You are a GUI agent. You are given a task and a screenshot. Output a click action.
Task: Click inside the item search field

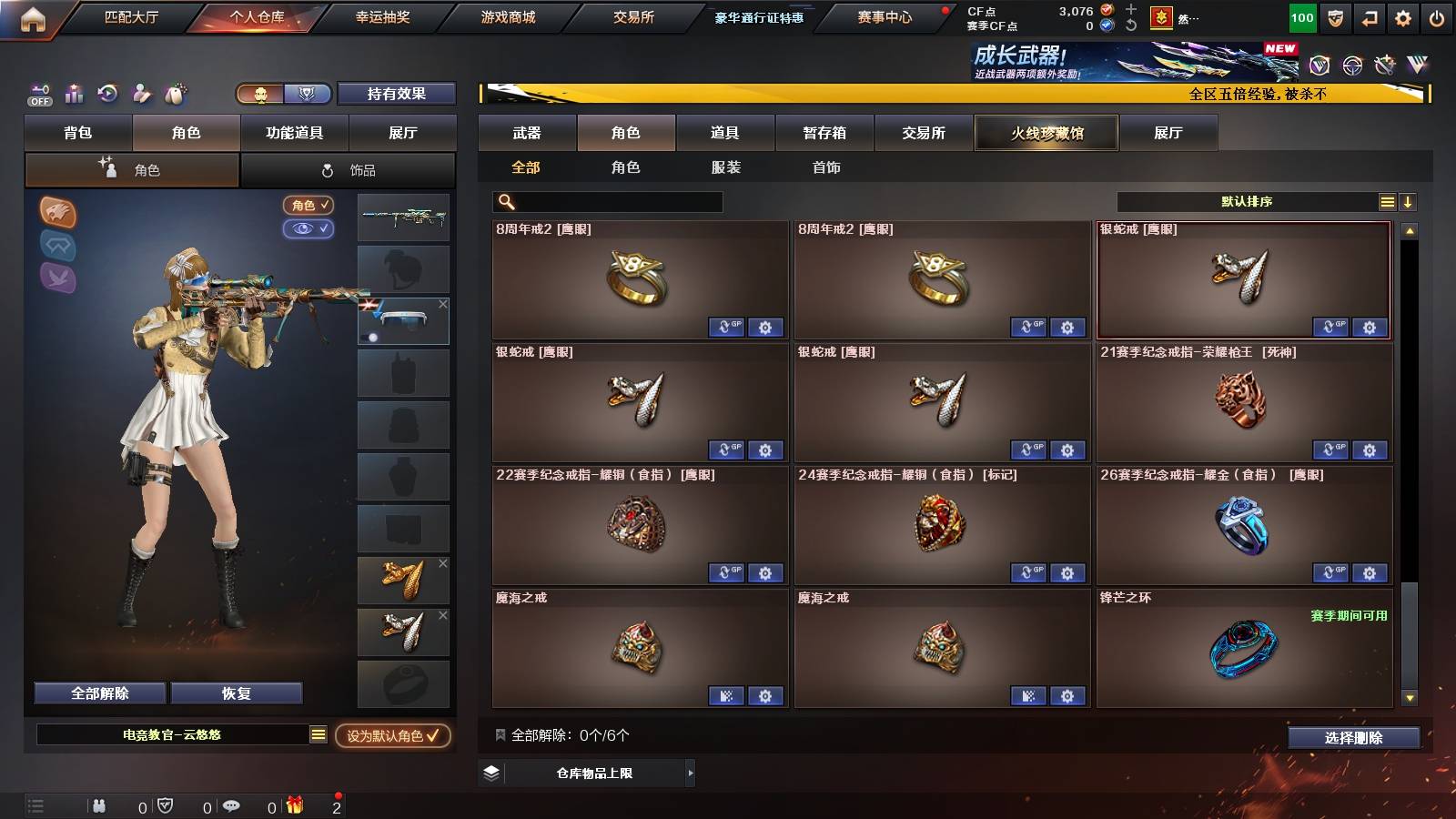tap(608, 201)
